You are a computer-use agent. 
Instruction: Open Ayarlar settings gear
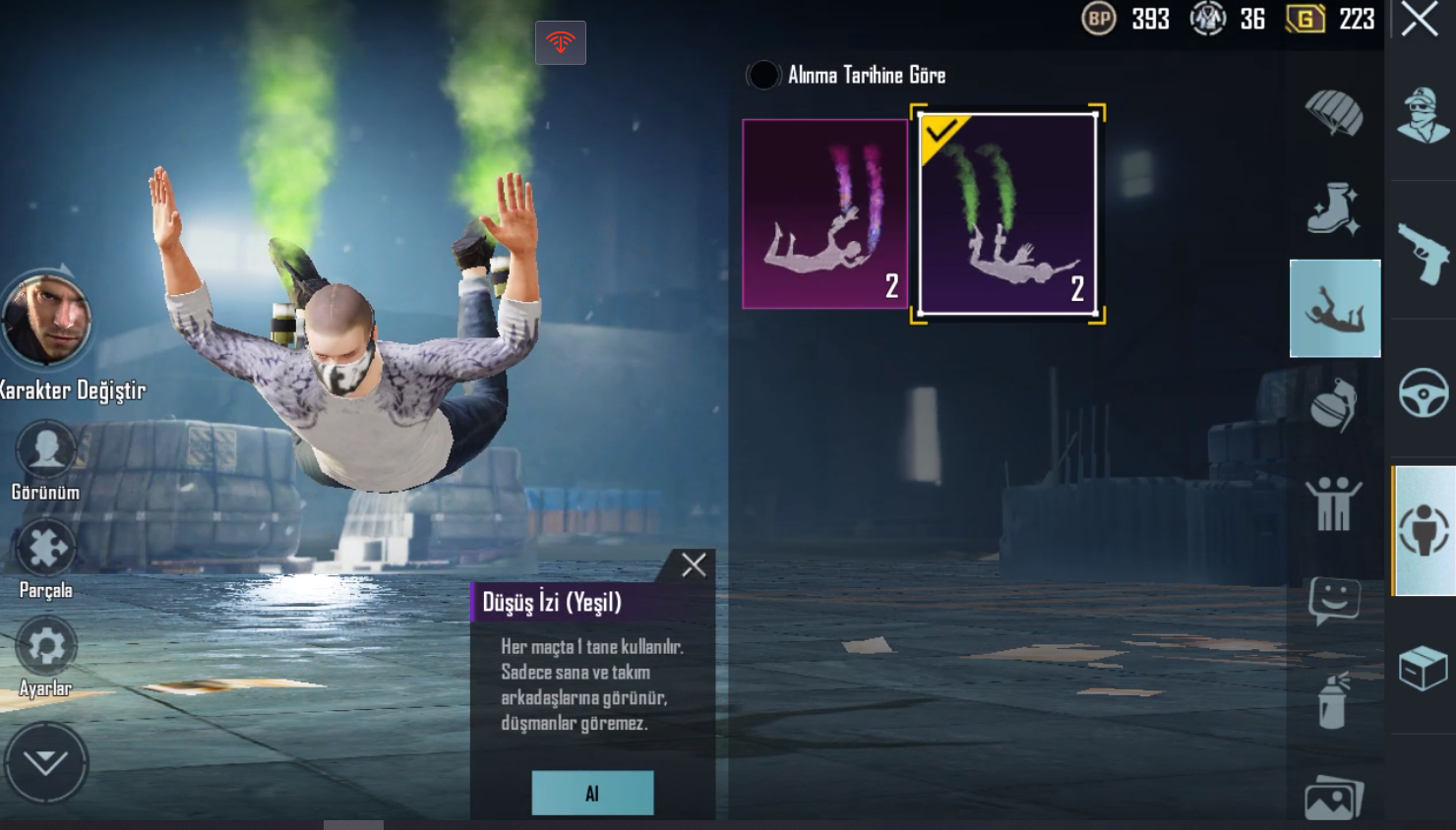(x=45, y=647)
